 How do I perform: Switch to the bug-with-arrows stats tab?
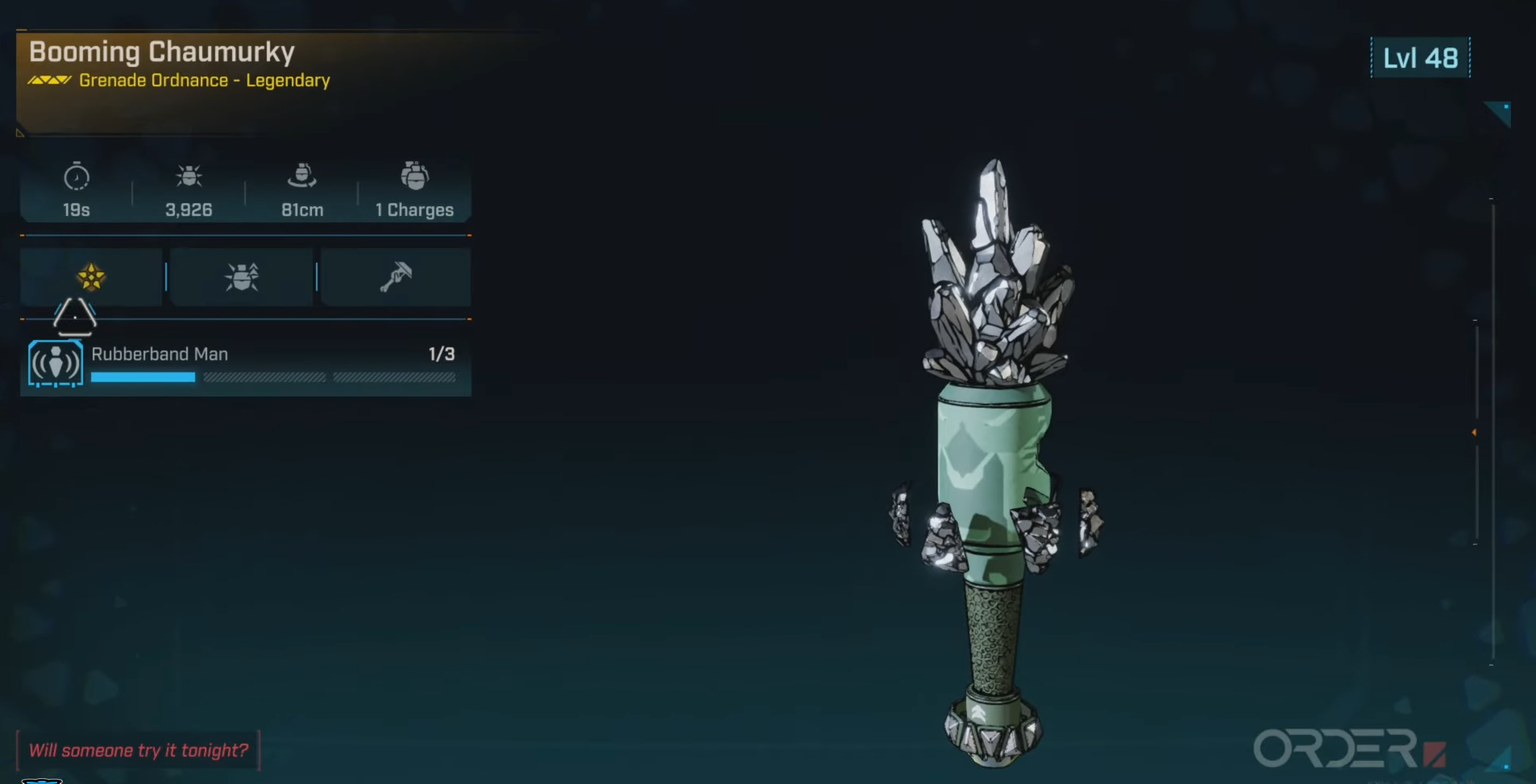pyautogui.click(x=242, y=276)
